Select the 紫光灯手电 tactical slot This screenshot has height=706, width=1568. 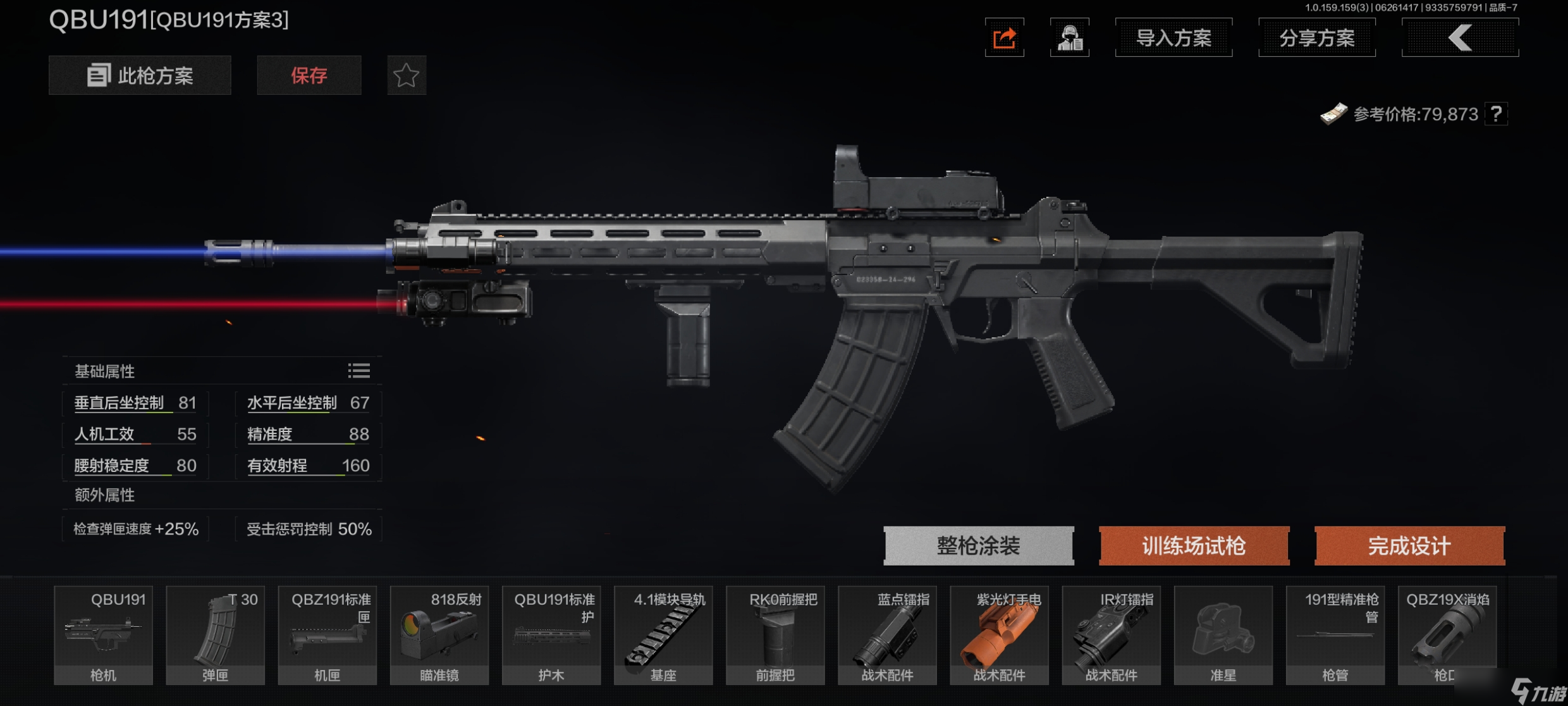point(999,635)
